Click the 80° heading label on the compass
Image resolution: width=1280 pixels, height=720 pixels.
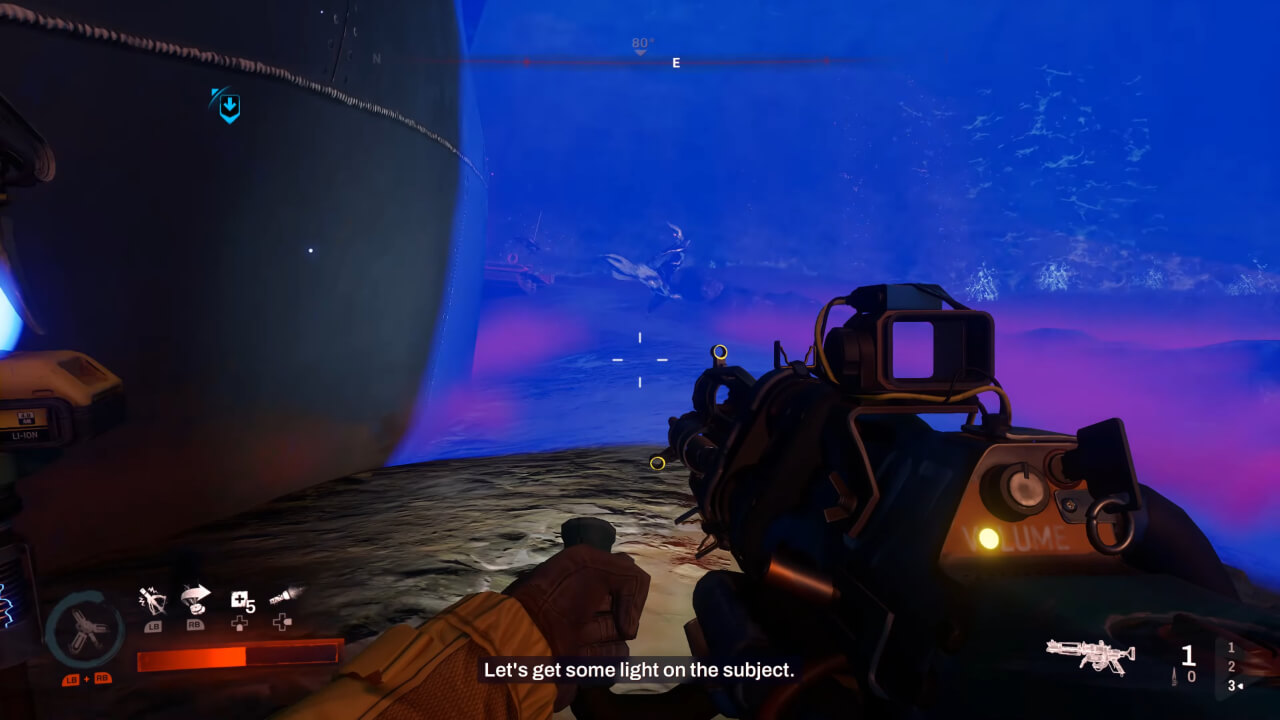[639, 44]
